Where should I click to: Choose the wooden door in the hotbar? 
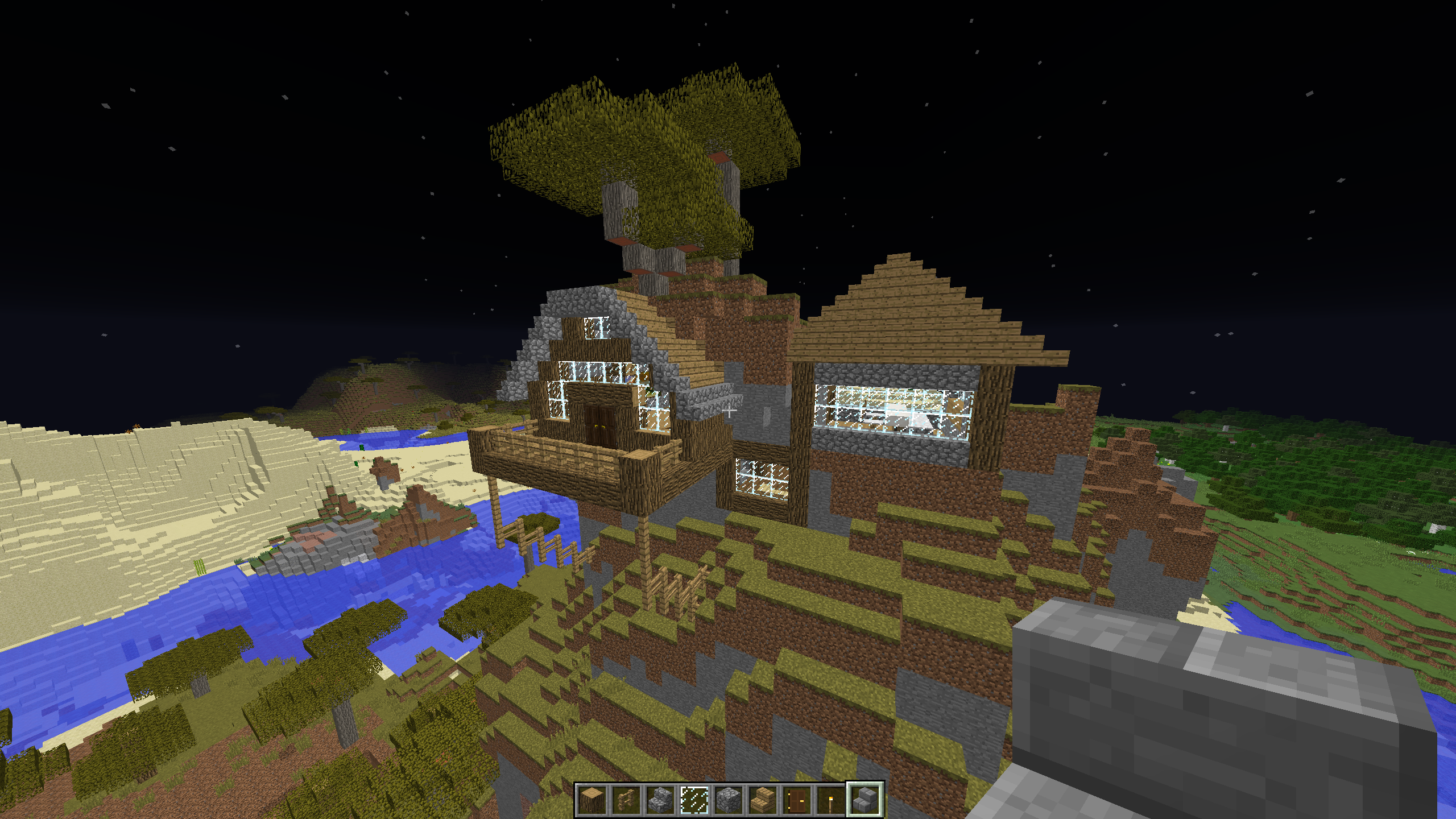click(797, 799)
